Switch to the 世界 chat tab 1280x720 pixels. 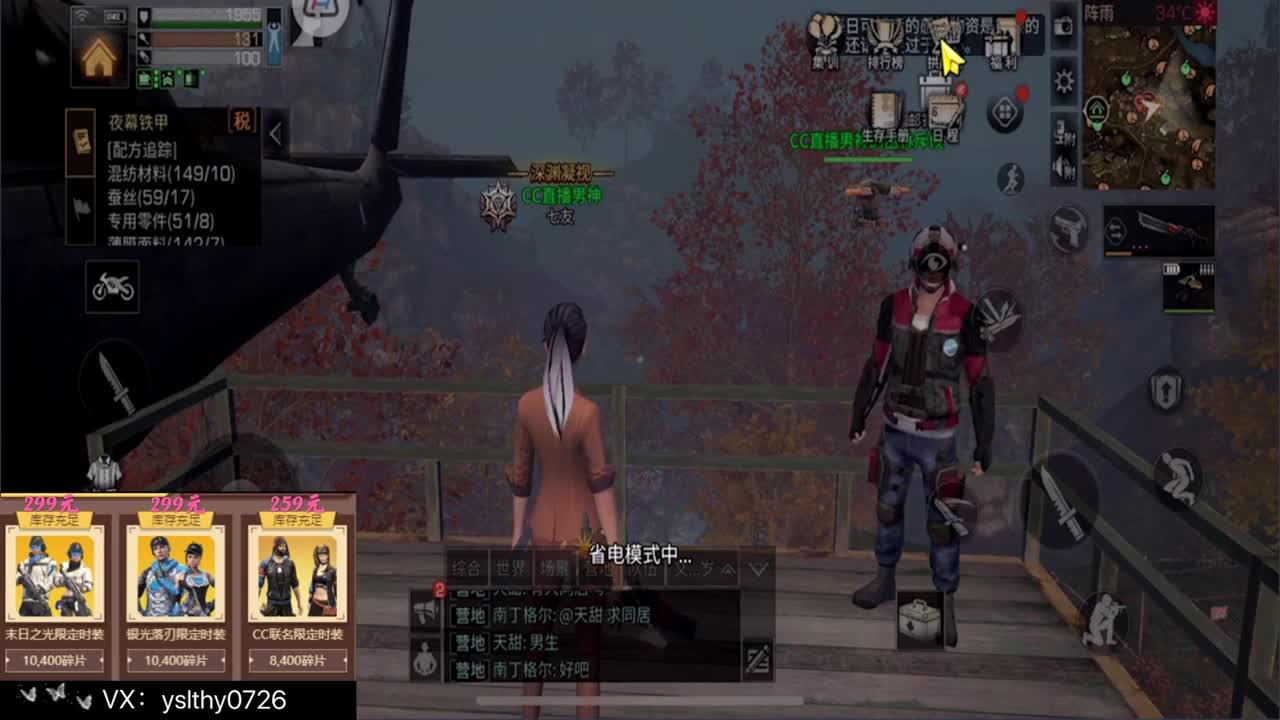(511, 567)
